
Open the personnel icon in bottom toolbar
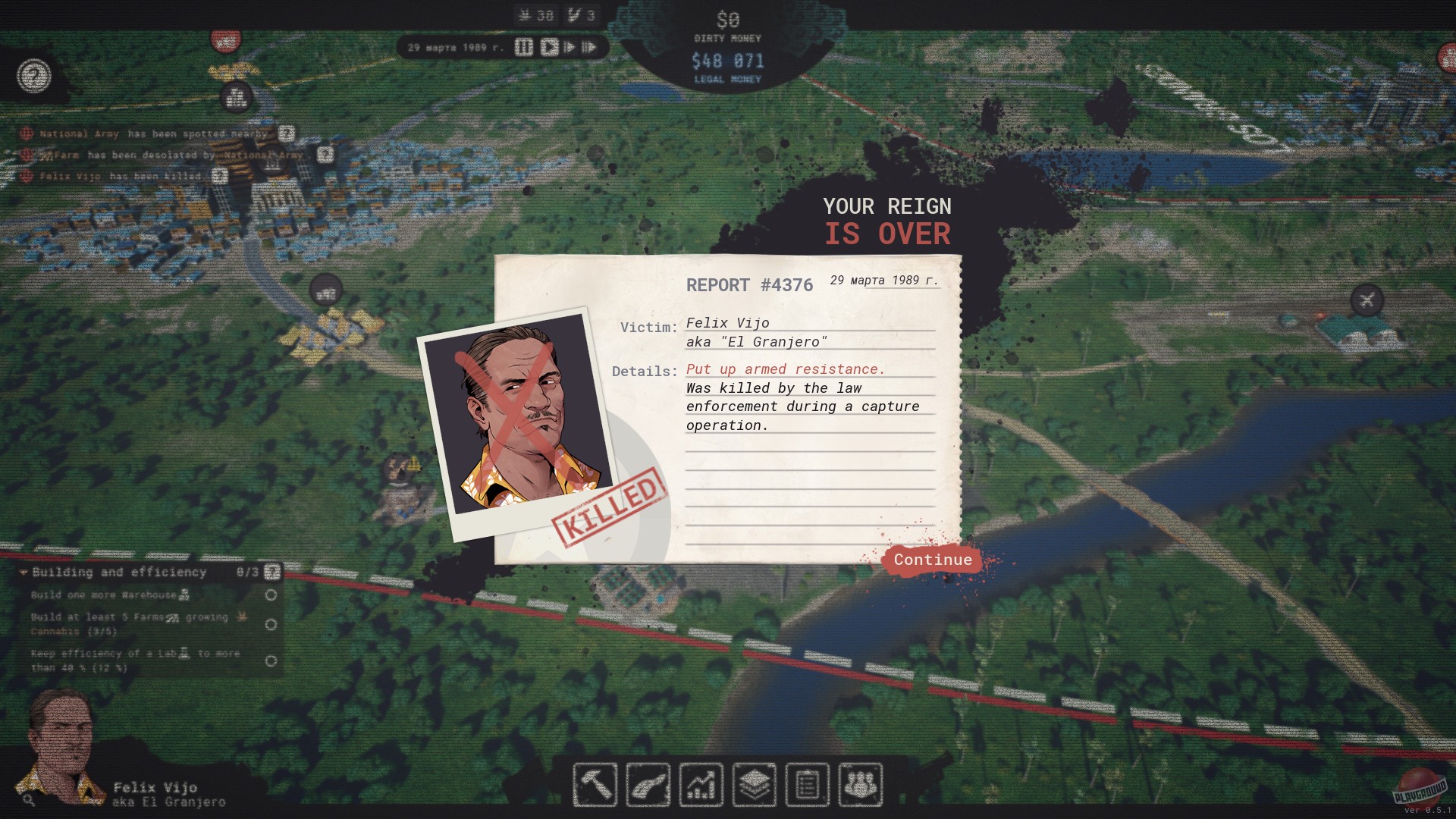[860, 786]
